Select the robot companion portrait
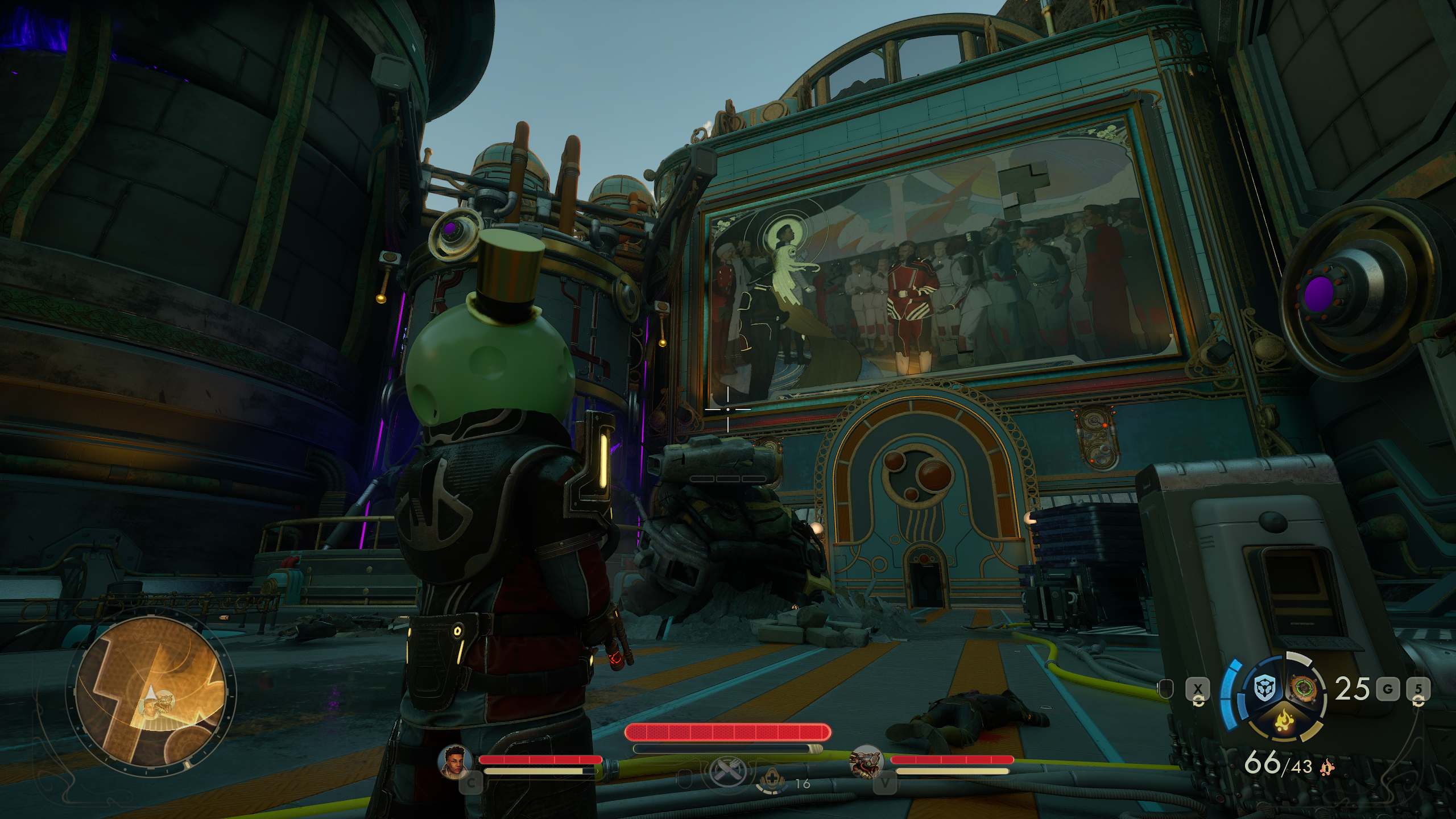Viewport: 1456px width, 819px height. coord(866,761)
